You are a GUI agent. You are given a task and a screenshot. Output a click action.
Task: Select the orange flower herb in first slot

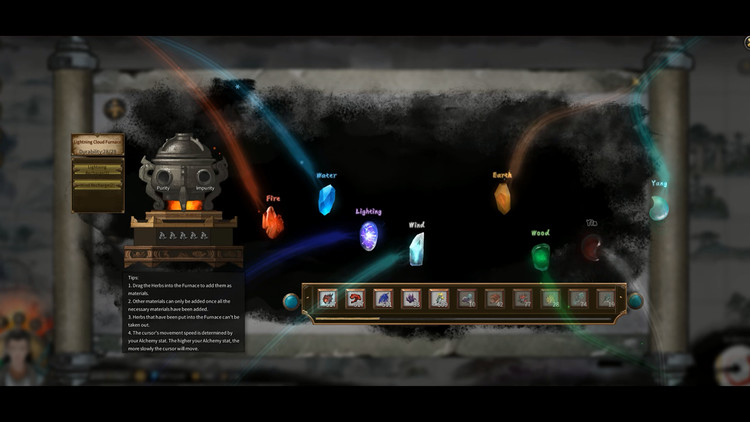click(327, 298)
